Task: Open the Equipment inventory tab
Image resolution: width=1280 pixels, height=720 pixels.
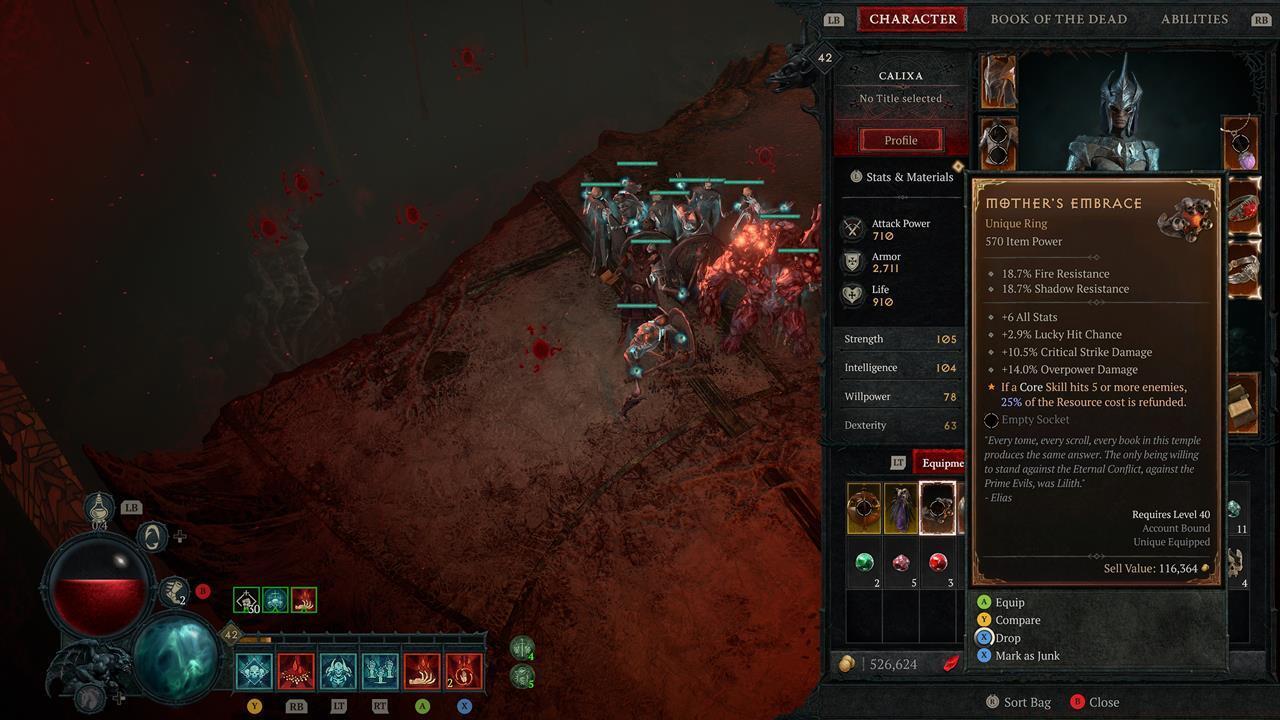Action: 942,463
